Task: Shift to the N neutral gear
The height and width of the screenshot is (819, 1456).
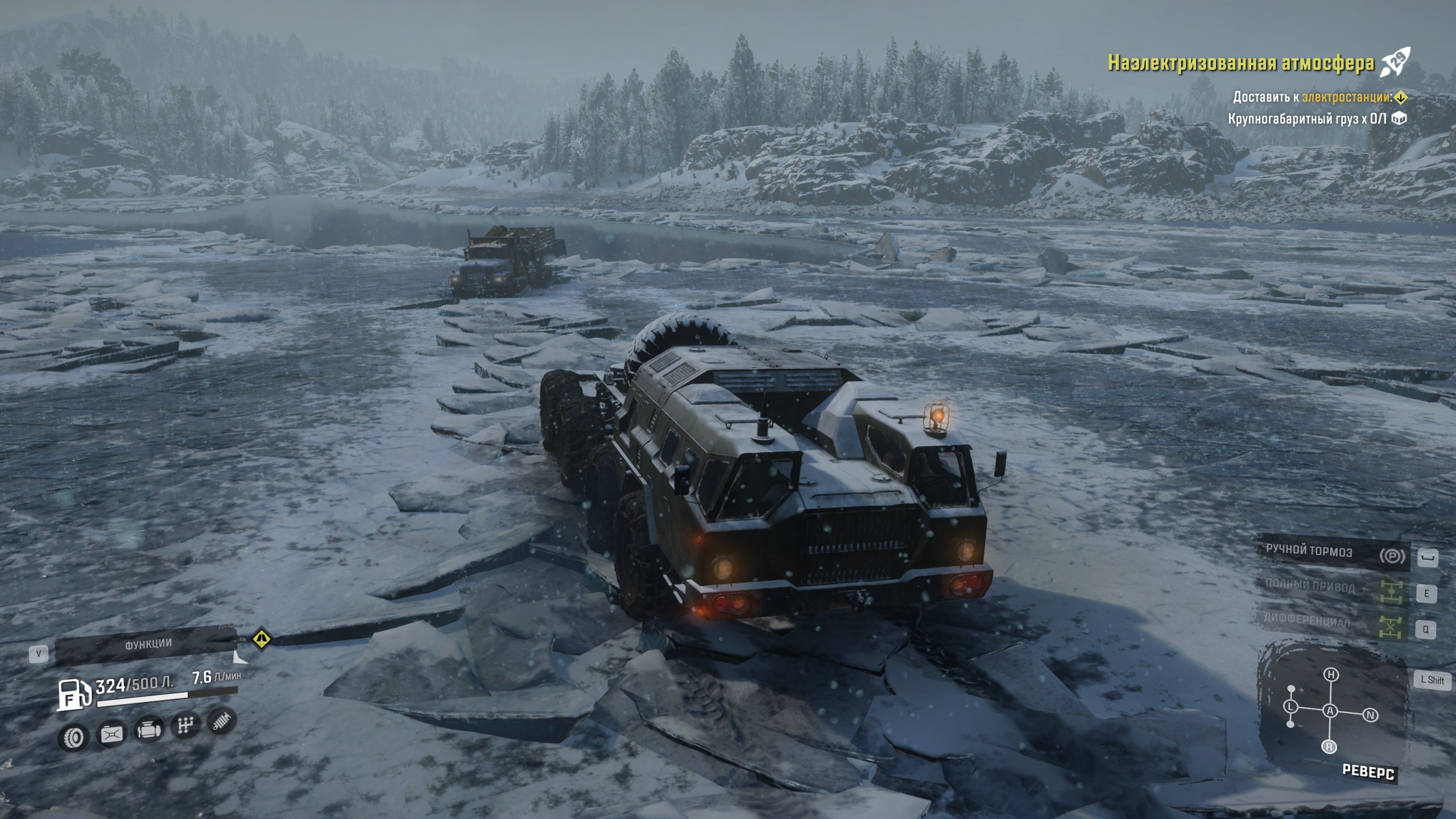Action: [1370, 715]
